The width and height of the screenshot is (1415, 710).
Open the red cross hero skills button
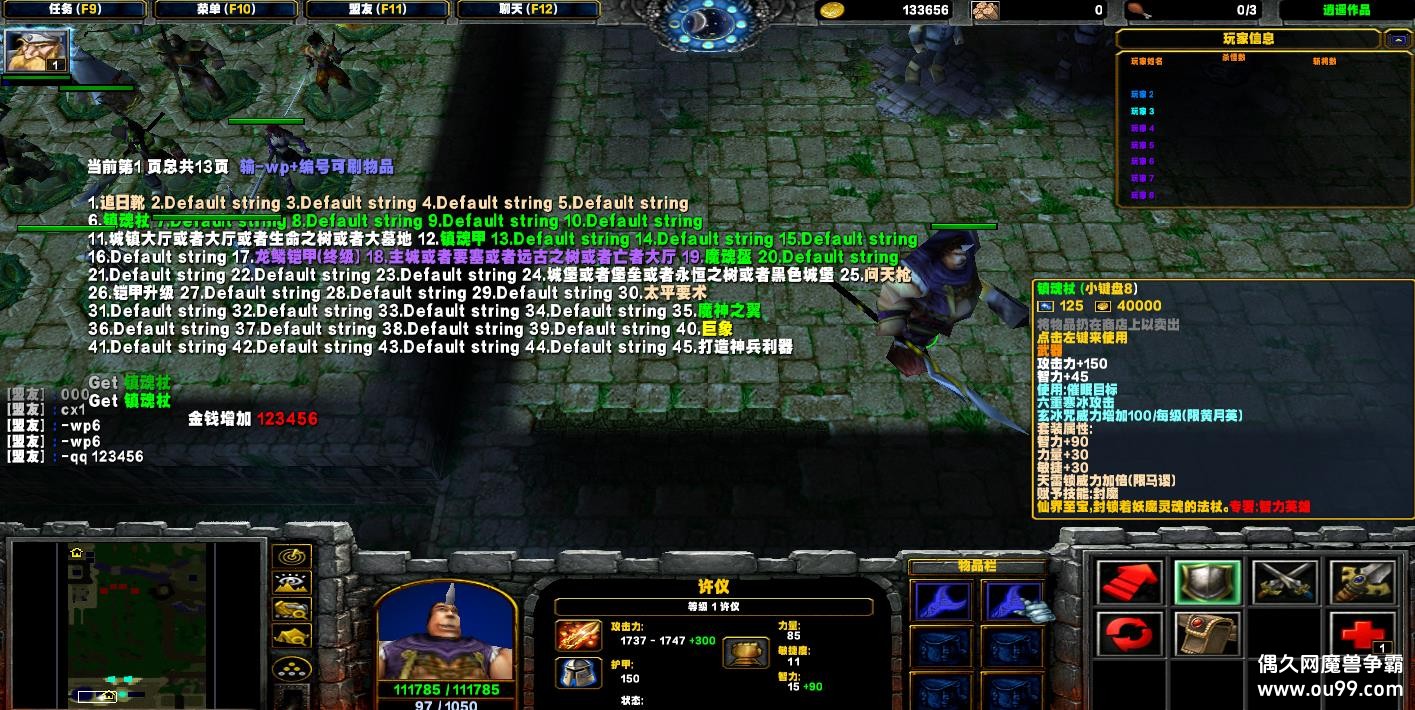(1361, 635)
